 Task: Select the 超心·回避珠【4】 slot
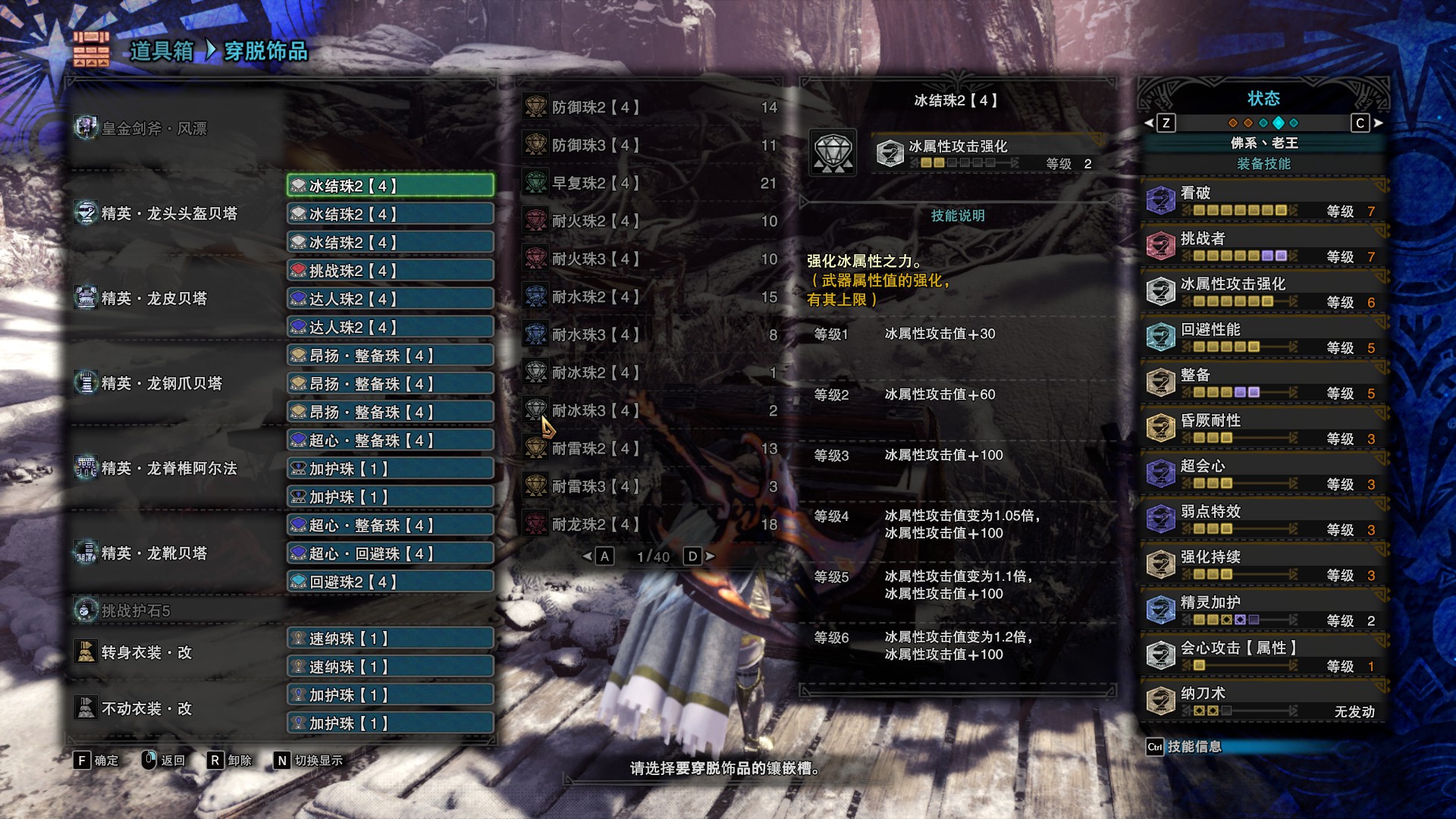(x=391, y=554)
